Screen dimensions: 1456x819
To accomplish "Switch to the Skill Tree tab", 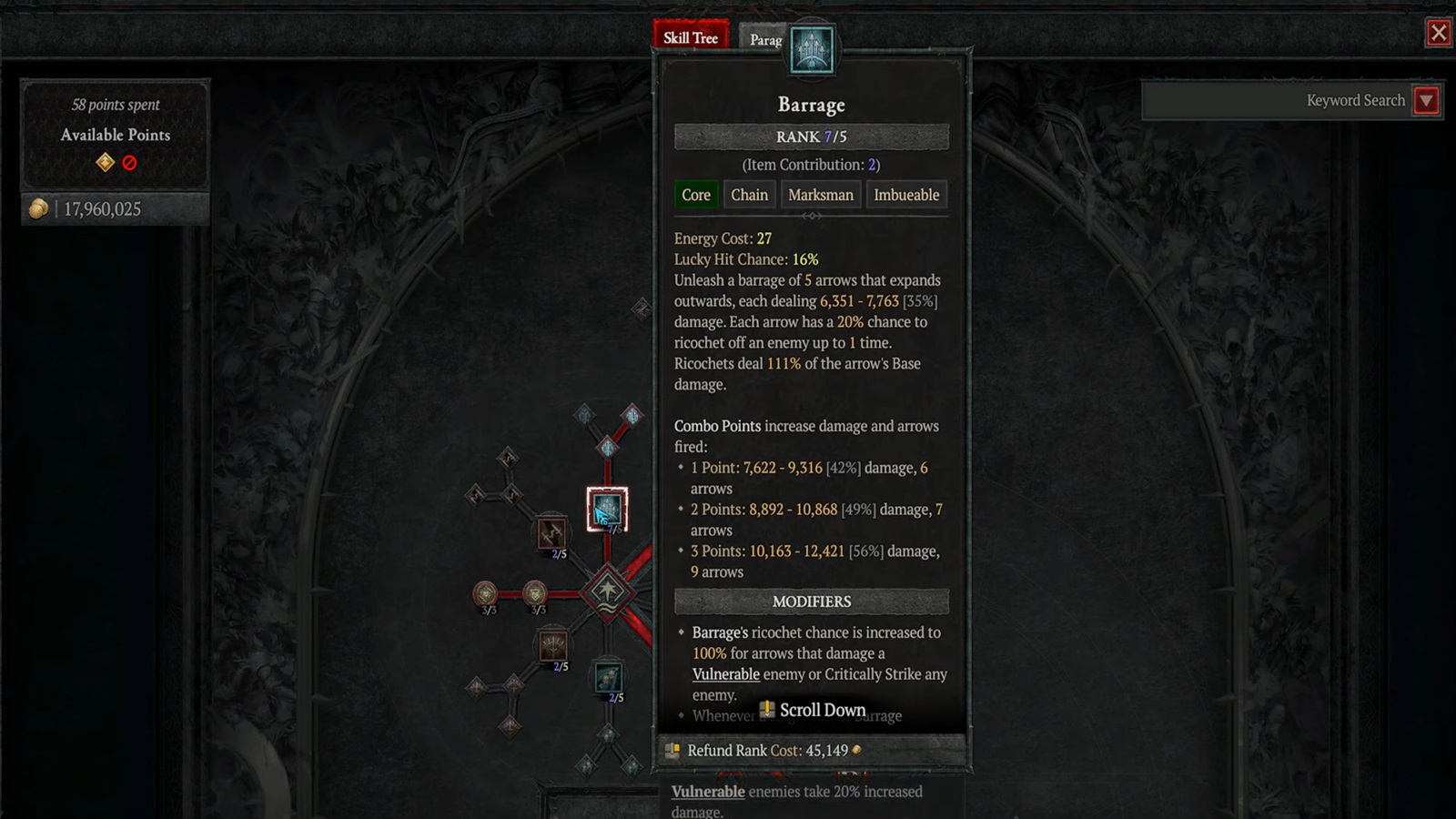I will tap(691, 37).
